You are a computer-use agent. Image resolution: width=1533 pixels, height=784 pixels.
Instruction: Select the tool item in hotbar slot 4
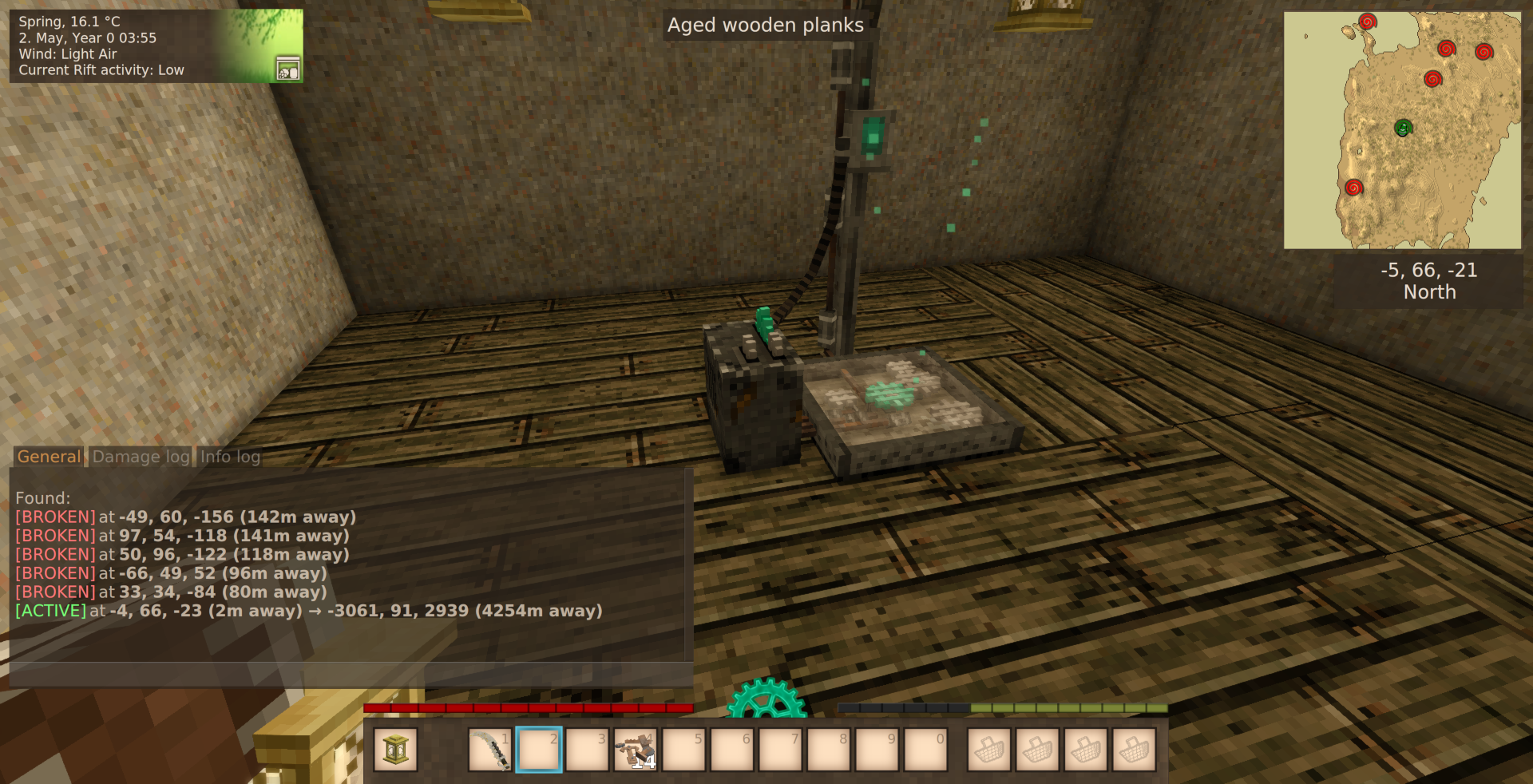[x=635, y=749]
